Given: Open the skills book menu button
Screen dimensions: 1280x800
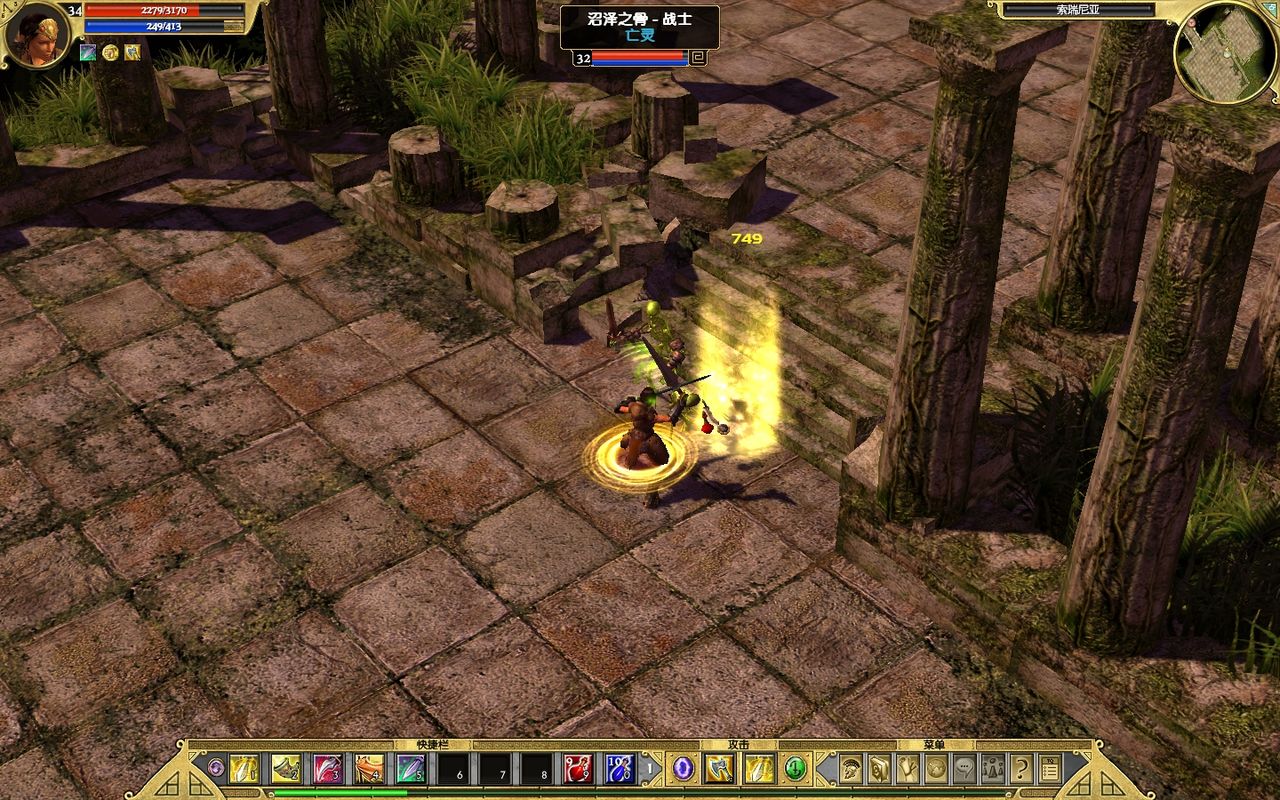Looking at the screenshot, I should pos(879,768).
